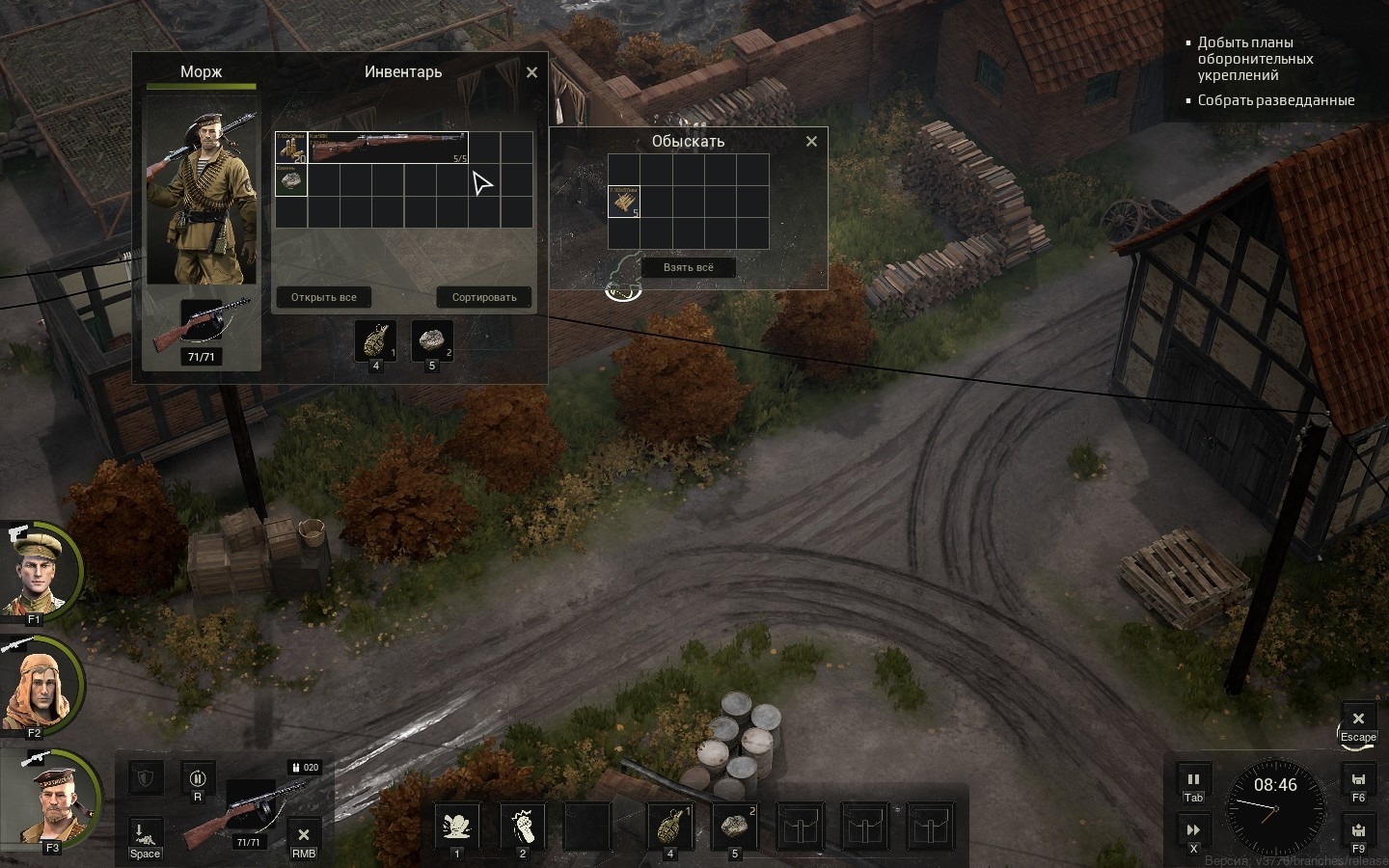Select the Камень stone in the inventory grid
1389x868 pixels.
[290, 180]
